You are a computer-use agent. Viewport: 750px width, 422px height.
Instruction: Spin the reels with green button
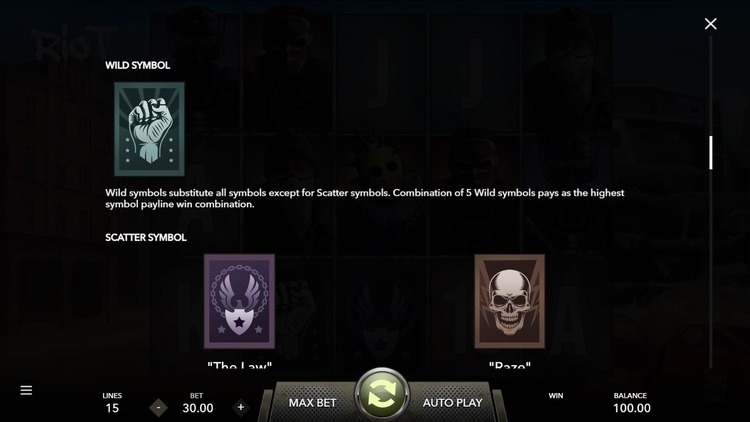(x=382, y=396)
